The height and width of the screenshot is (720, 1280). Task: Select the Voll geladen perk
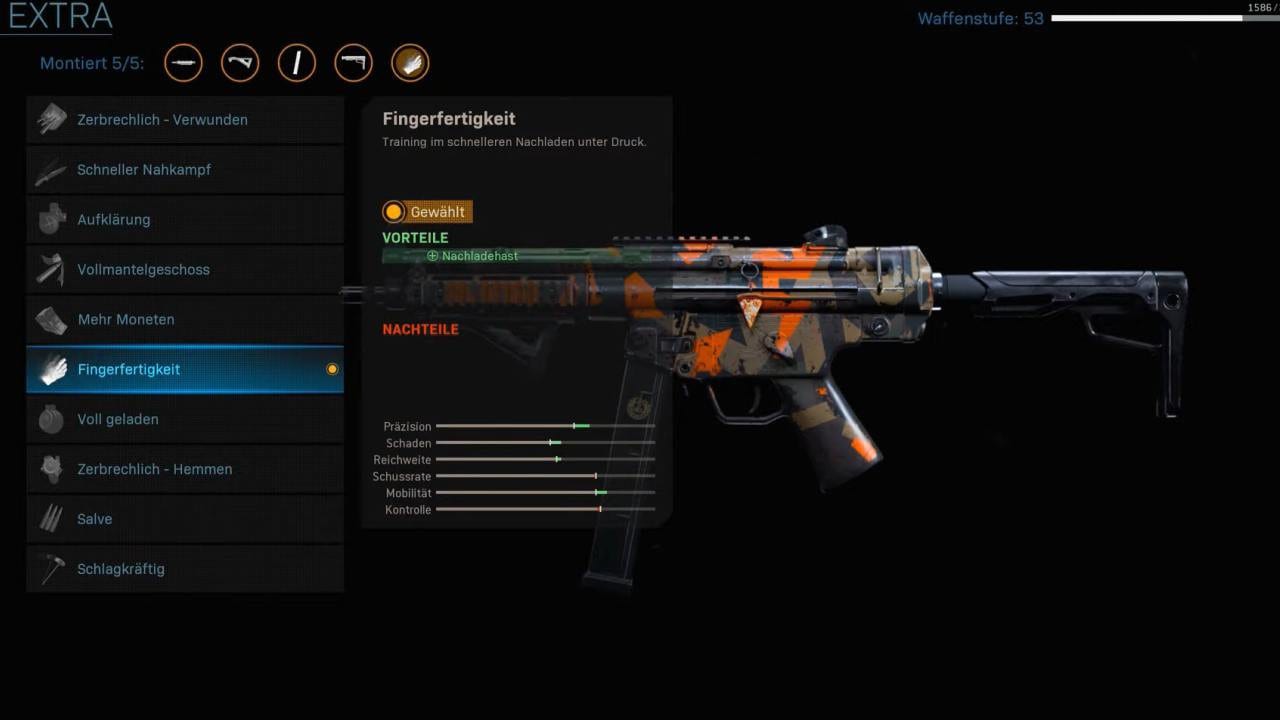185,420
